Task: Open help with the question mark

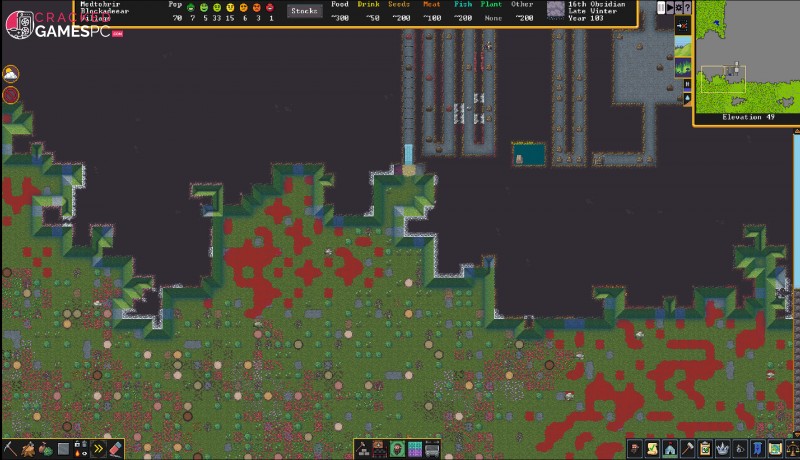Action: pos(688,8)
